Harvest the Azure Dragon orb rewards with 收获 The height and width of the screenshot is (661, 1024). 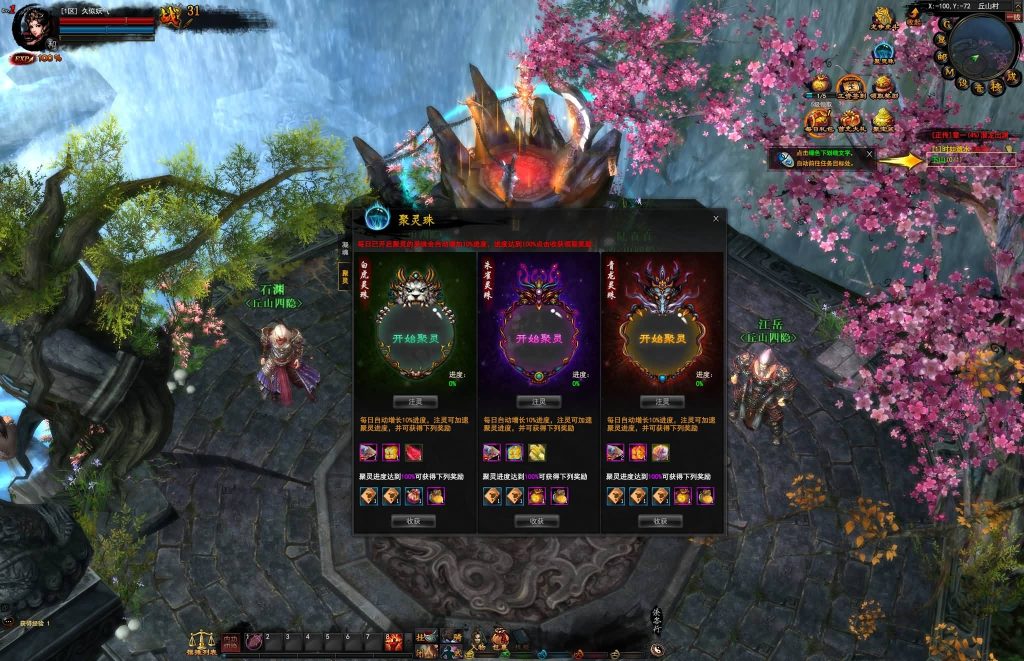tap(660, 521)
